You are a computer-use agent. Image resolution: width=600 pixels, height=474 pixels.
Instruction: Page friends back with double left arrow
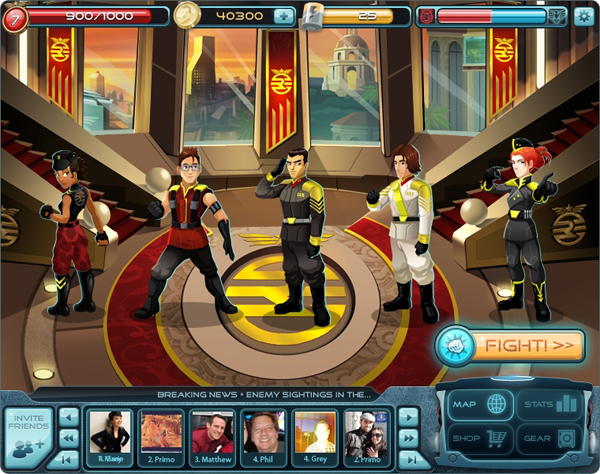pos(69,437)
